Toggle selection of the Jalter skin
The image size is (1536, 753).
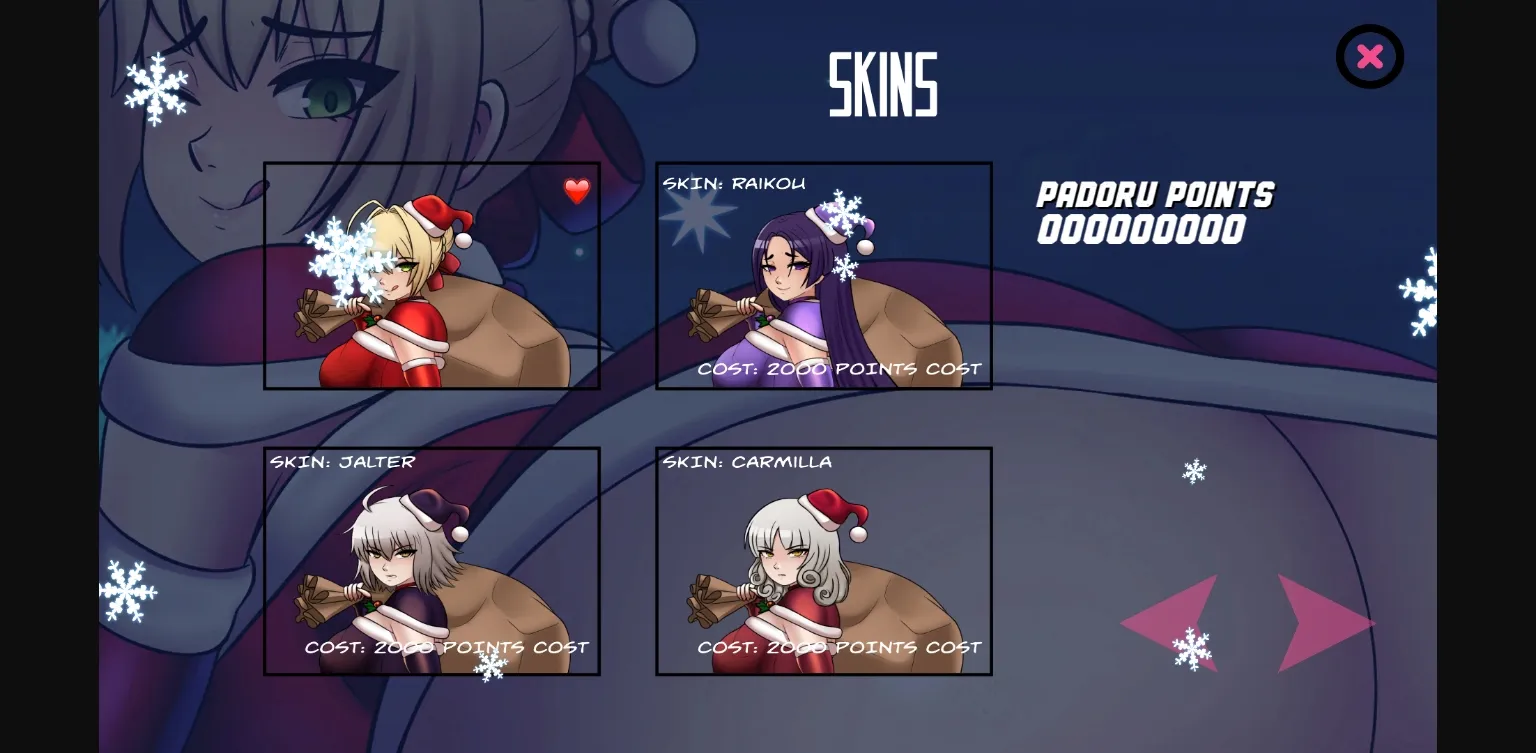click(x=431, y=560)
